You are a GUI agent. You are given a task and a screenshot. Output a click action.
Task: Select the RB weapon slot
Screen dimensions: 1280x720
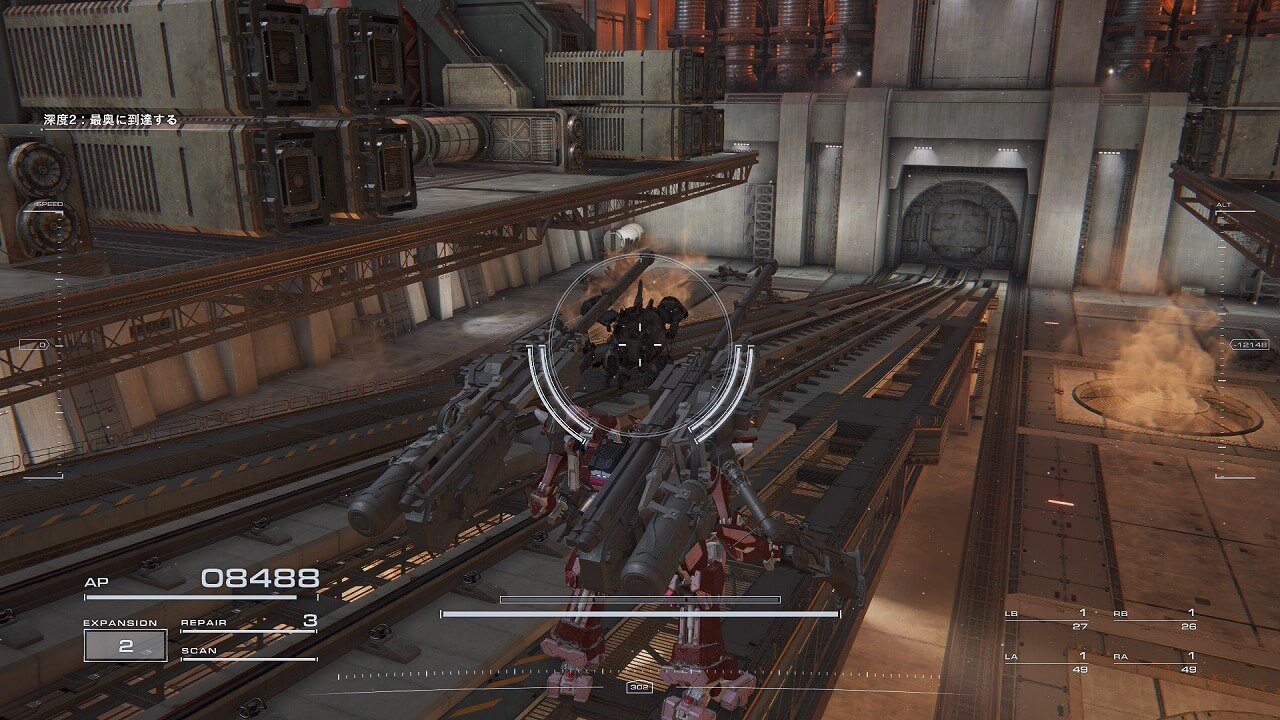pos(1155,619)
